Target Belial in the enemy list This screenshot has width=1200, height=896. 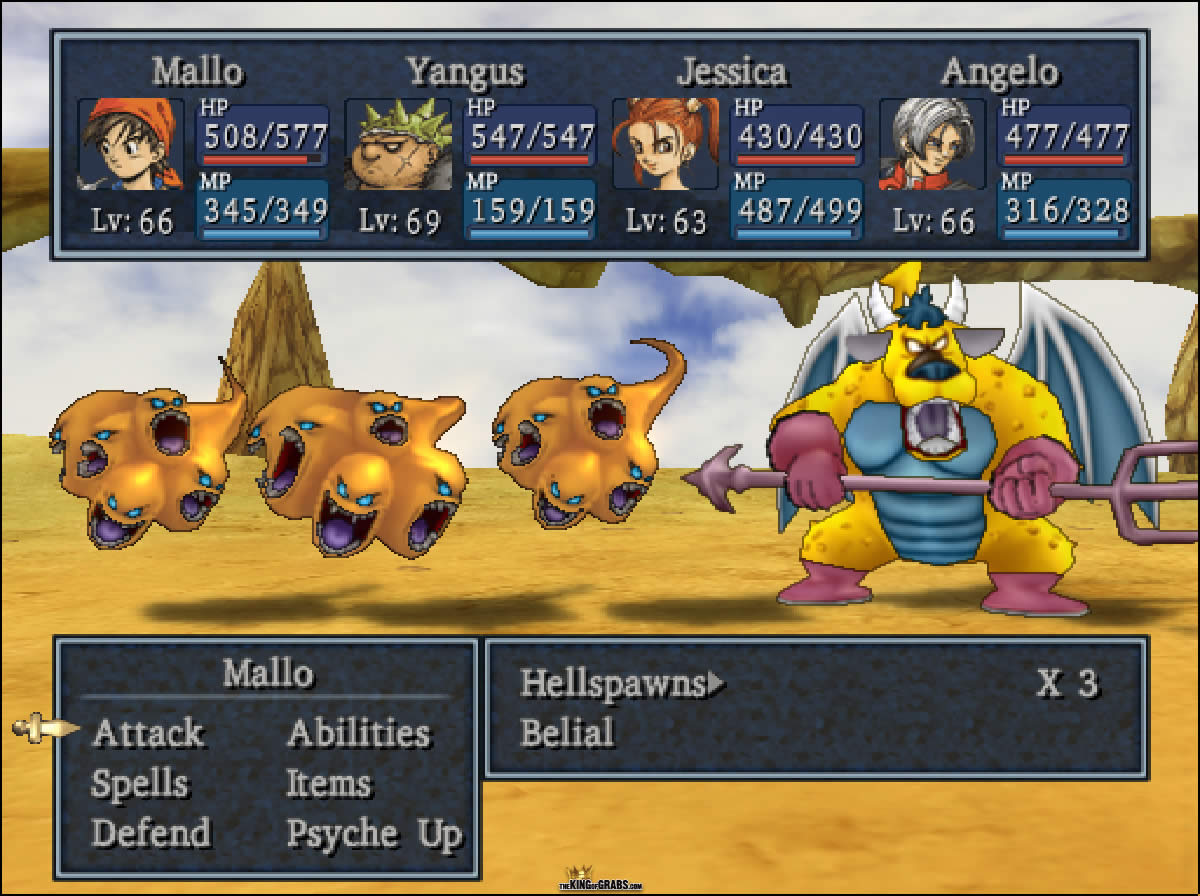tap(567, 733)
